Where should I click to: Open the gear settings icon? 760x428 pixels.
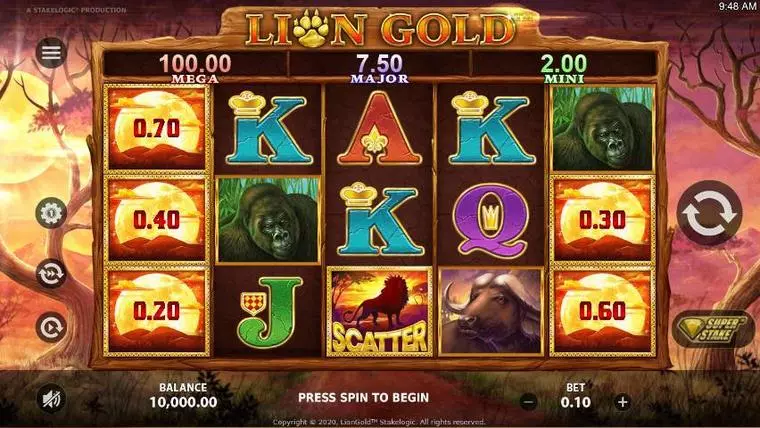(51, 213)
